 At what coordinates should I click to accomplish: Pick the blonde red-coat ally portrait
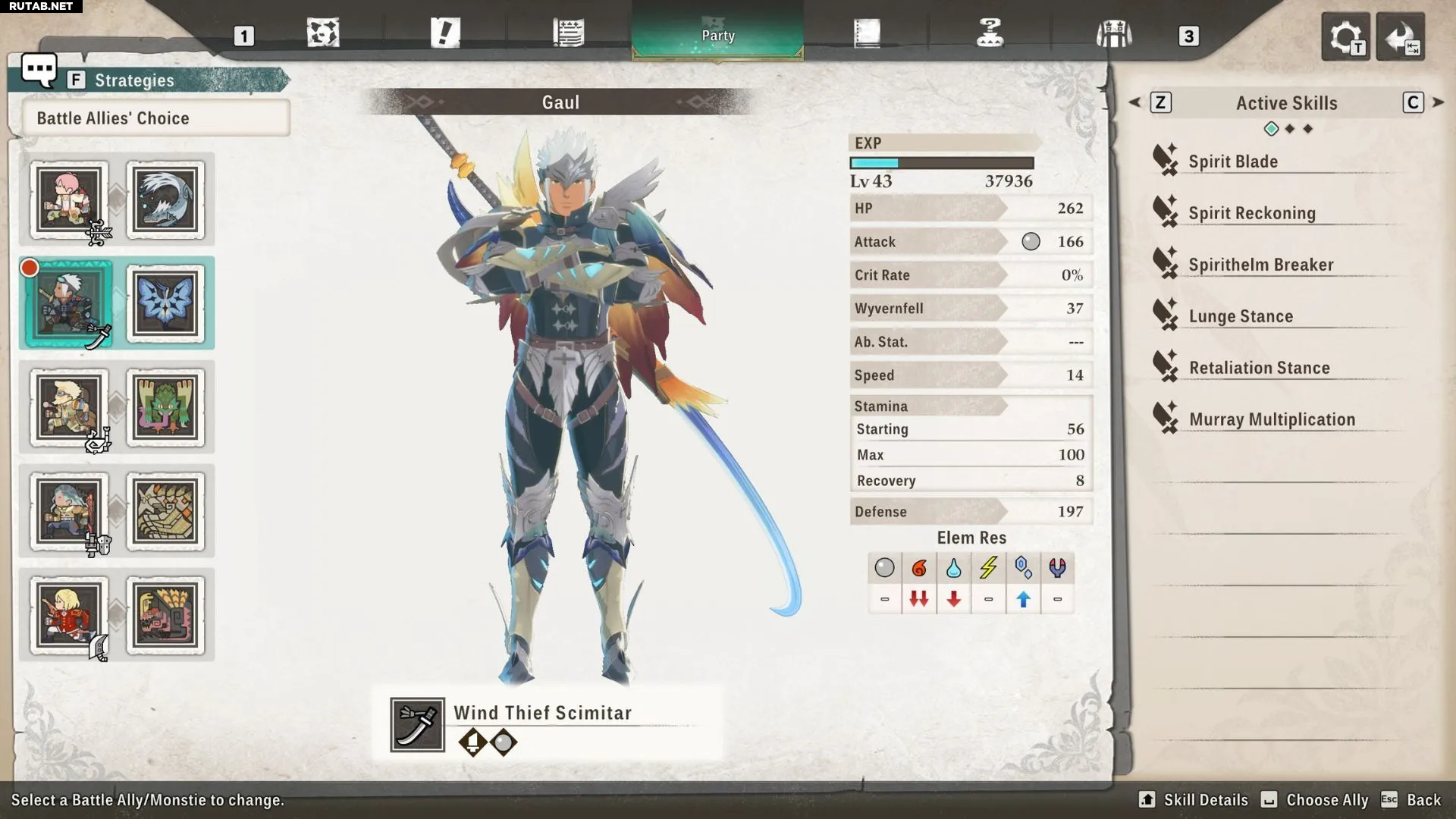(x=69, y=616)
